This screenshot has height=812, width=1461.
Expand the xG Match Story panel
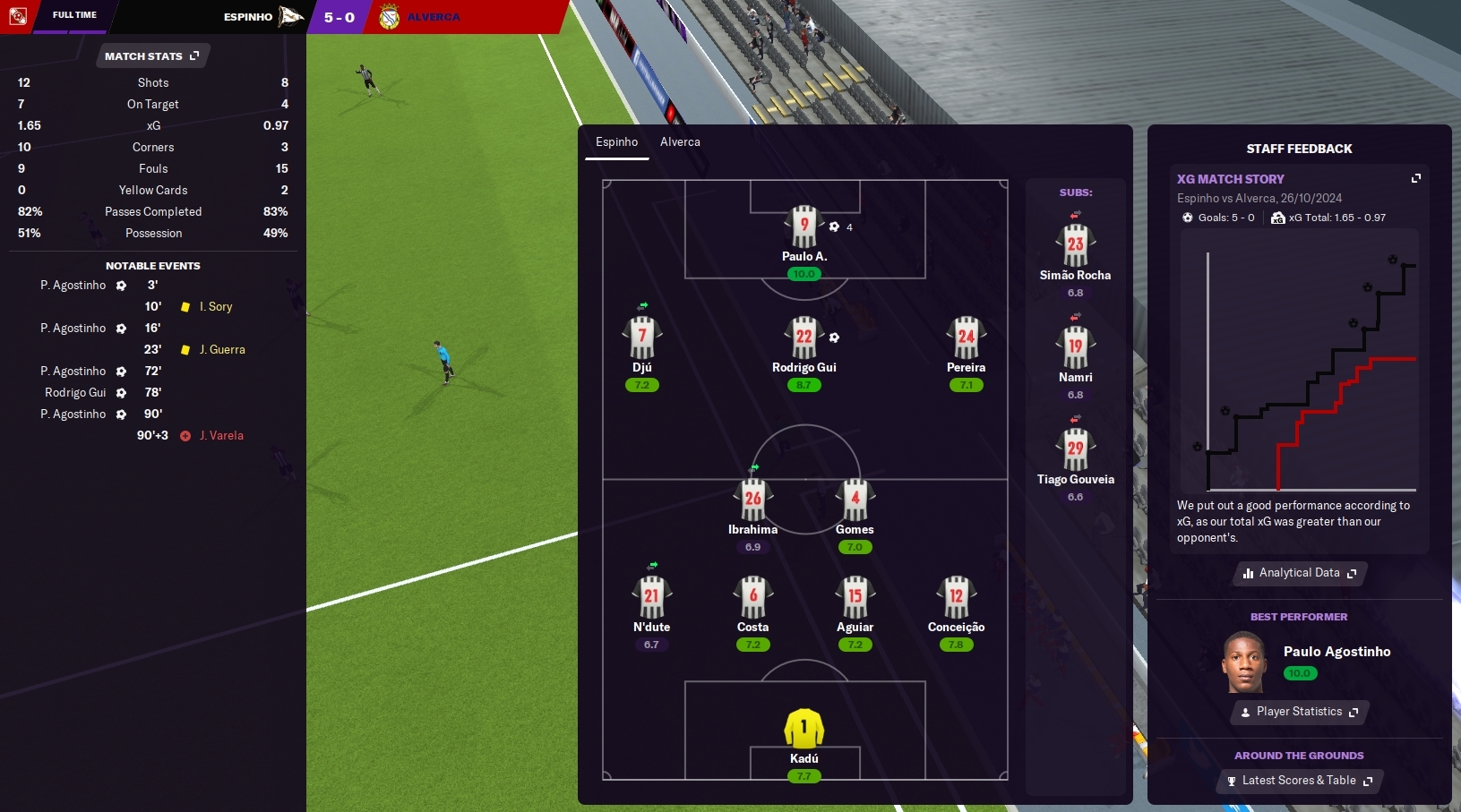coord(1416,179)
